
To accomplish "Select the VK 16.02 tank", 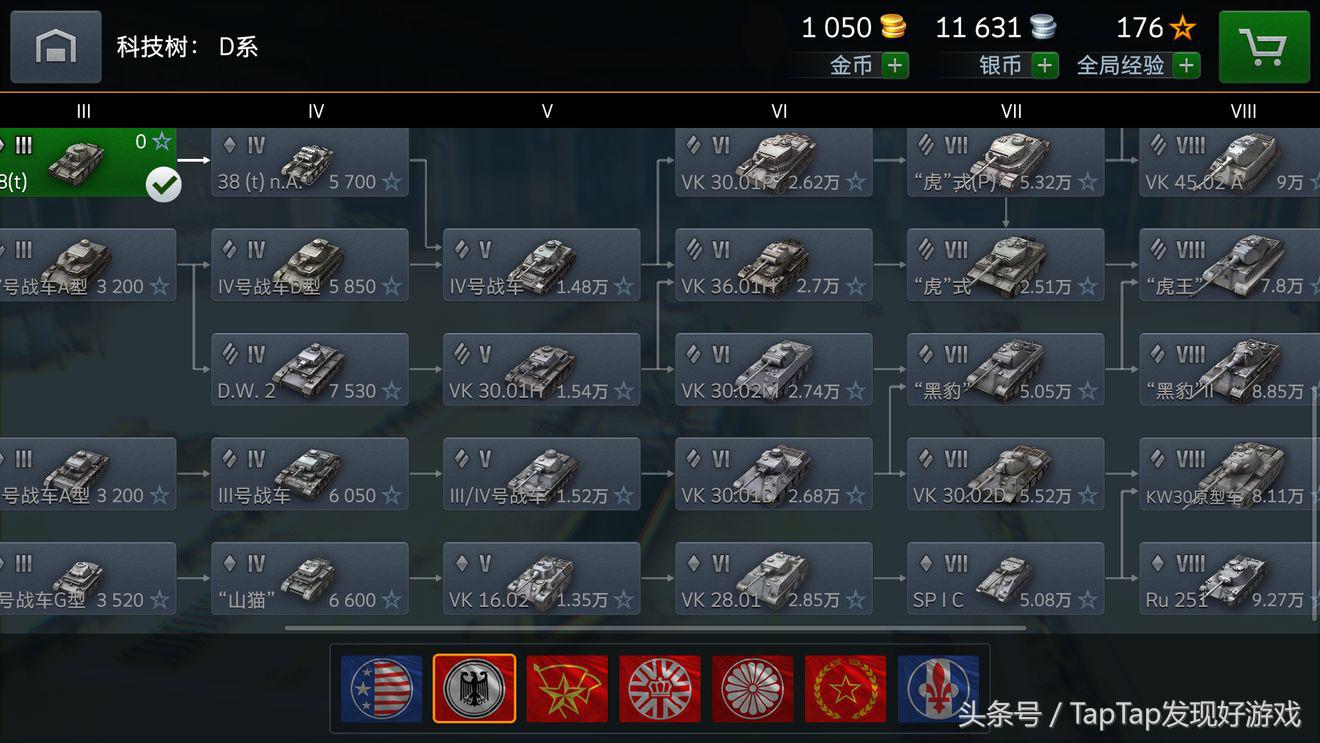I will coord(542,579).
